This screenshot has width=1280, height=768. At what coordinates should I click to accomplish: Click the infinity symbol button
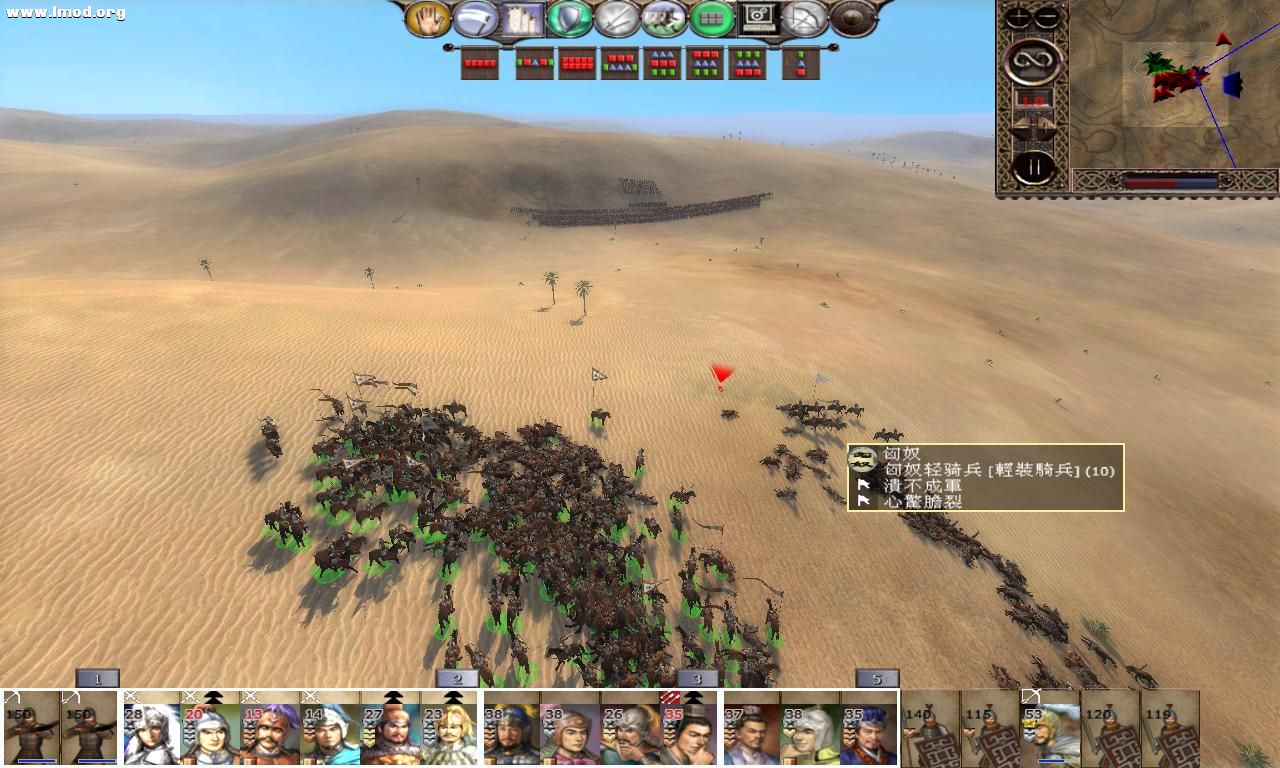tap(1032, 62)
